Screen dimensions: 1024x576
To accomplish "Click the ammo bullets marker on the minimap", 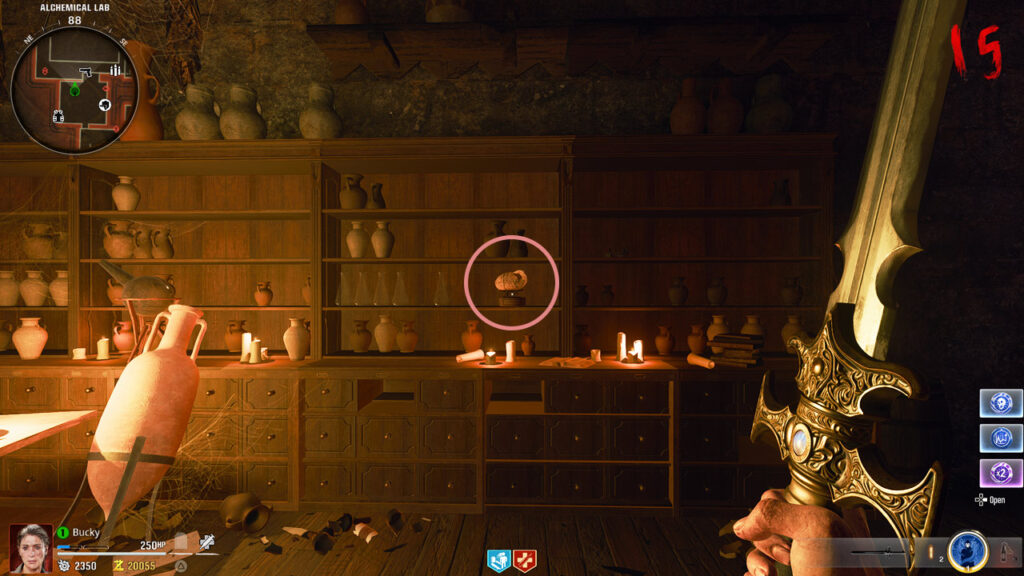I will pos(115,70).
